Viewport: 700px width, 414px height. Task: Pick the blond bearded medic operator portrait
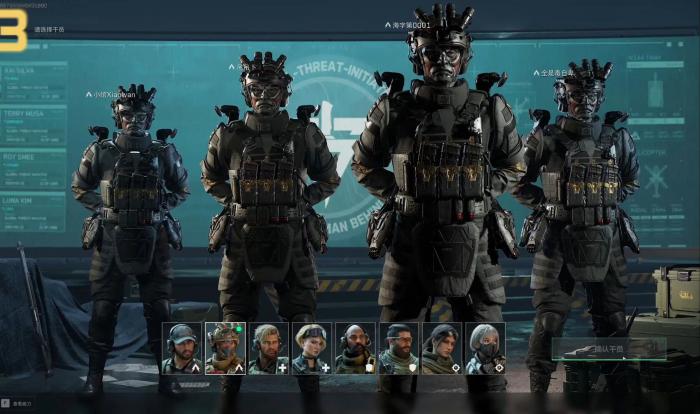268,347
